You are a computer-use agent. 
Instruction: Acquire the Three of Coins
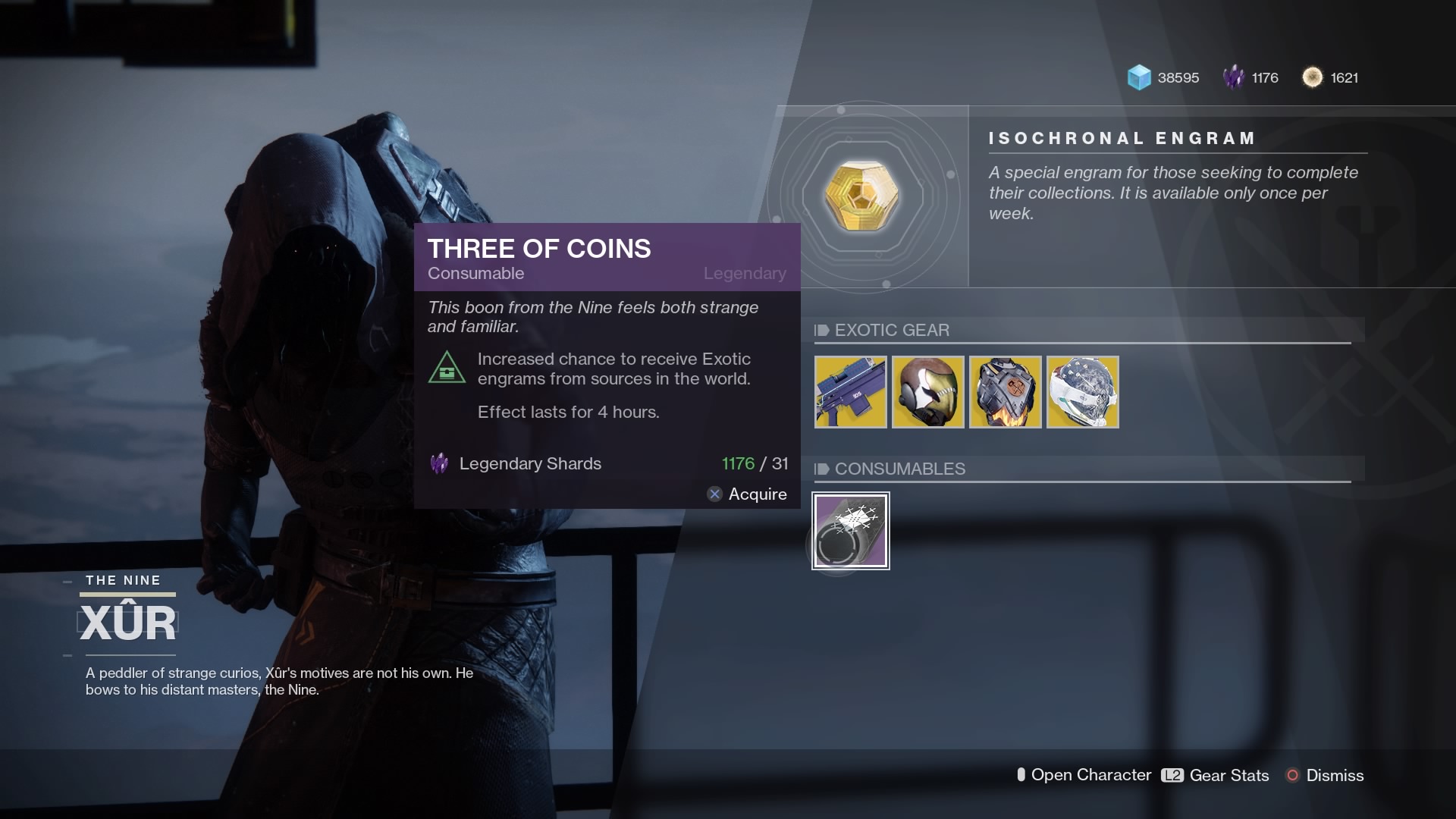pos(748,494)
